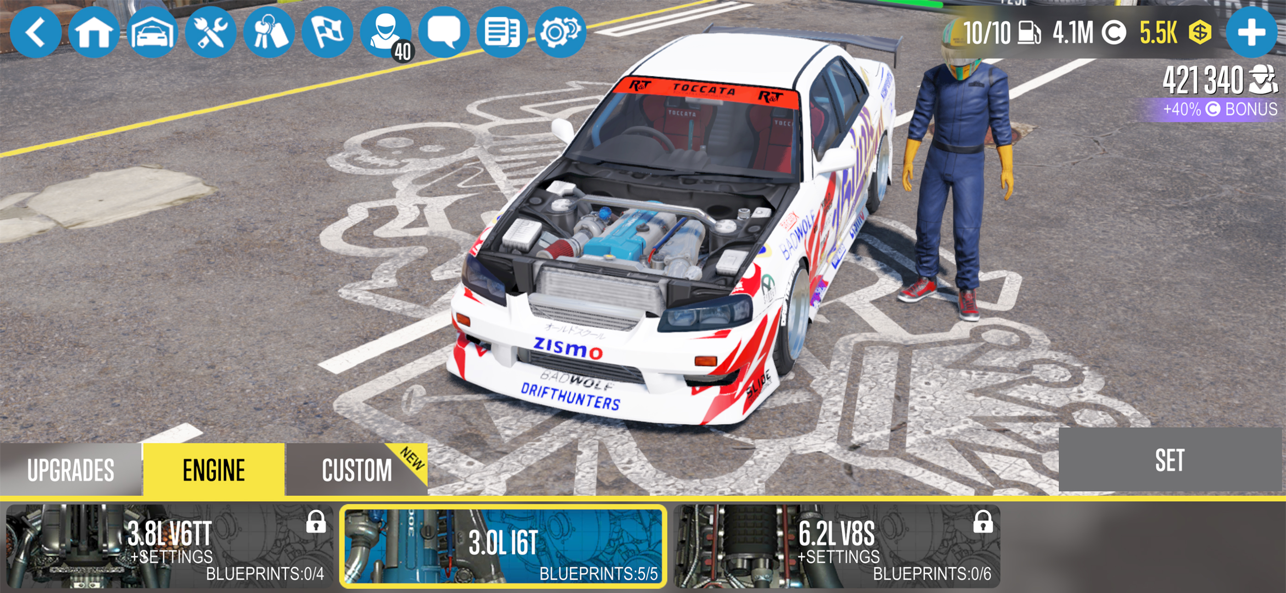Switch to the Upgrades tab
Screen dimensions: 1286x593
pyautogui.click(x=71, y=470)
